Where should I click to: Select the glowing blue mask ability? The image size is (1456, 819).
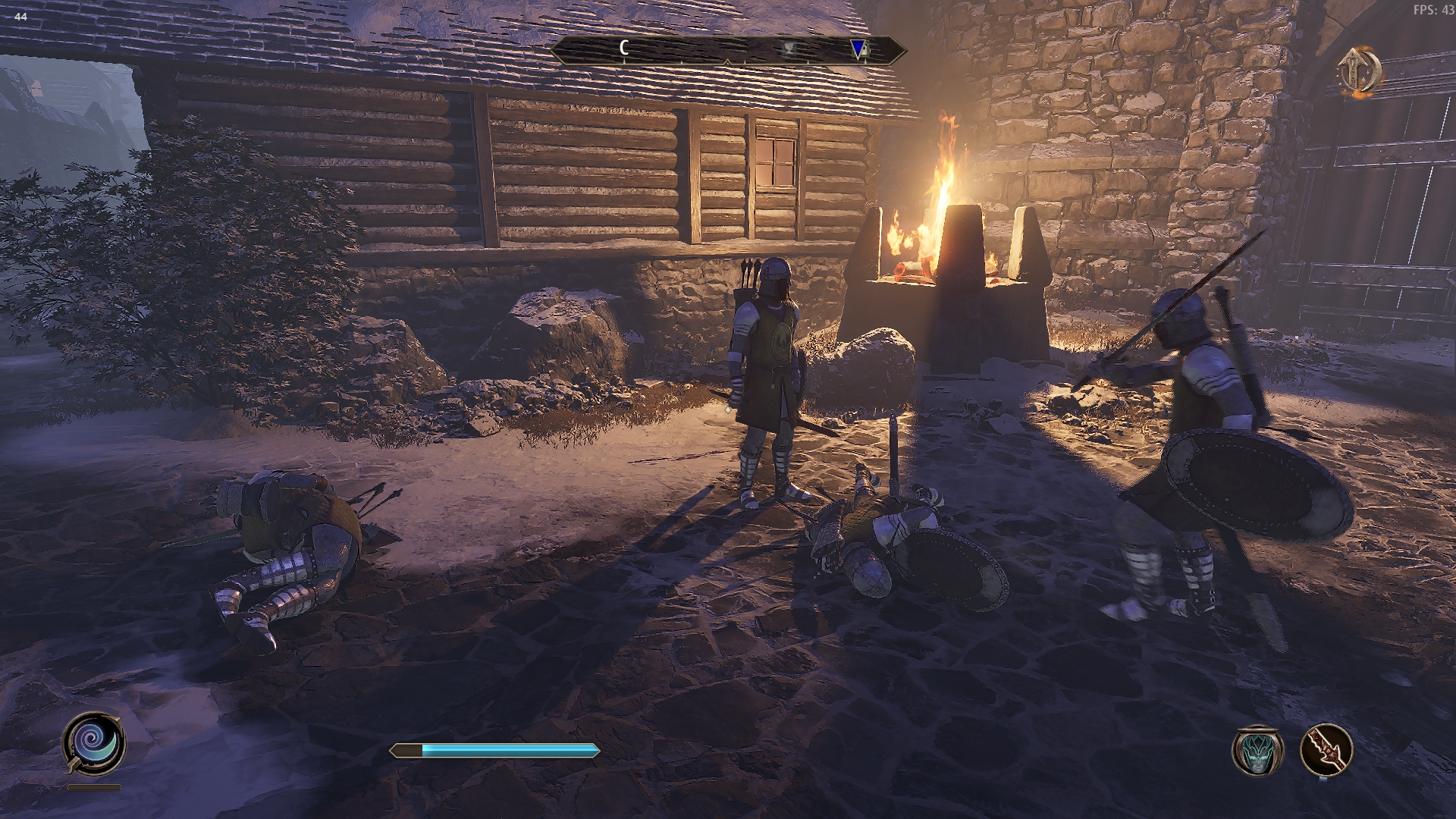(1258, 750)
